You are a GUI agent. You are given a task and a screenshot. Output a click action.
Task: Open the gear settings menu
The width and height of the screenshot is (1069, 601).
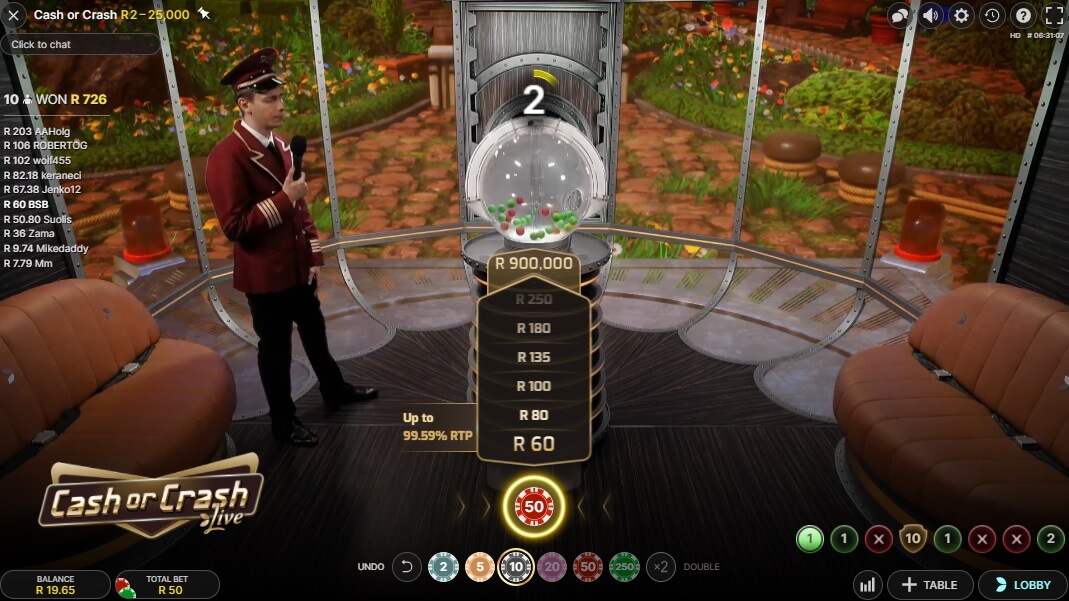pos(961,15)
